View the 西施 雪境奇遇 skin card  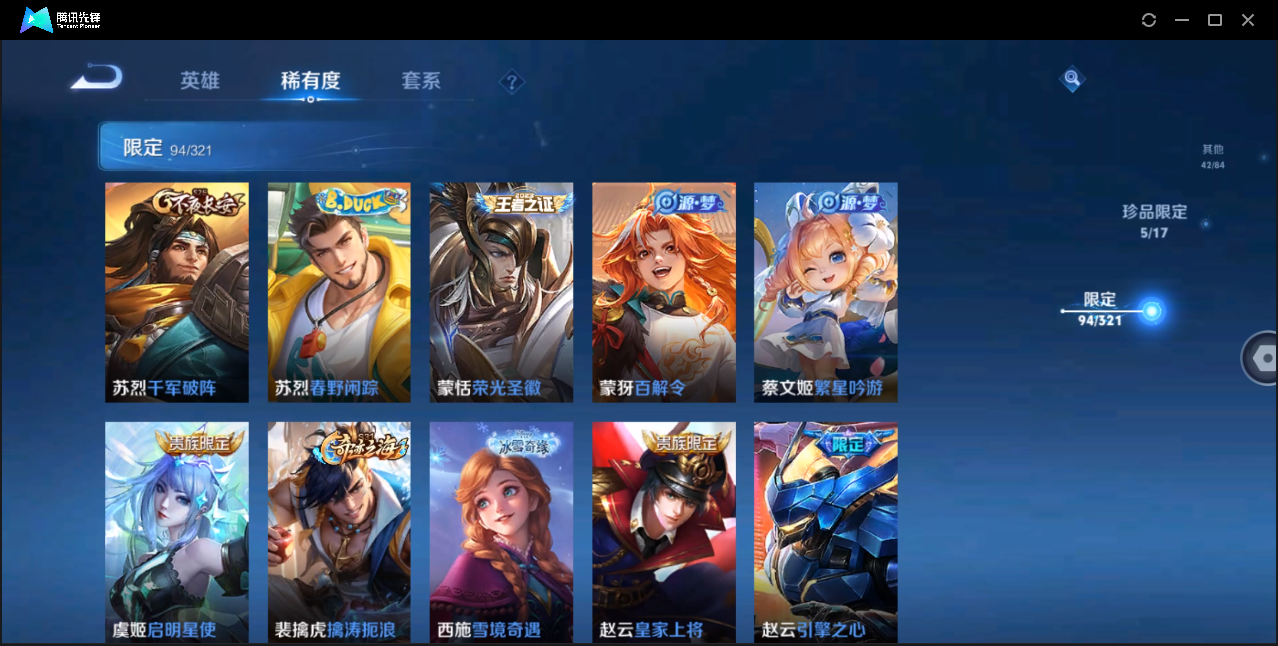point(501,531)
